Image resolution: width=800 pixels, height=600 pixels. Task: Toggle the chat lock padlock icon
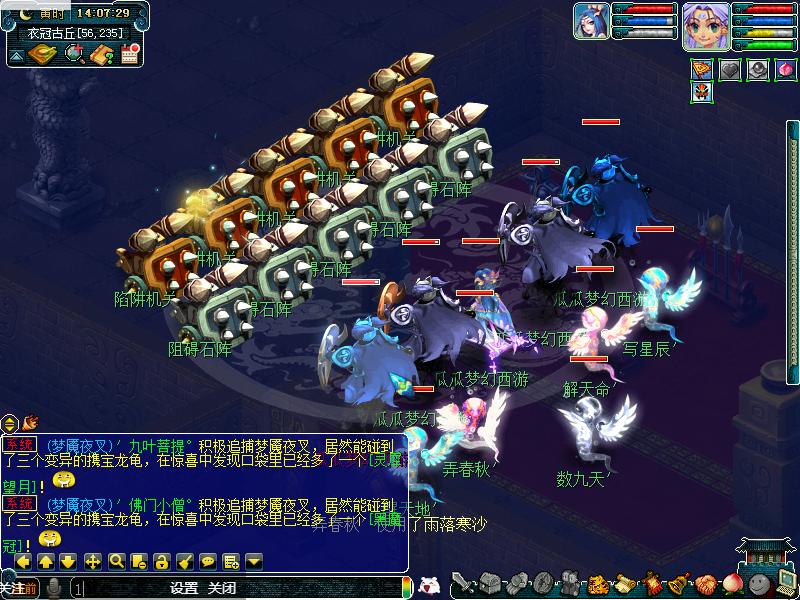point(162,562)
